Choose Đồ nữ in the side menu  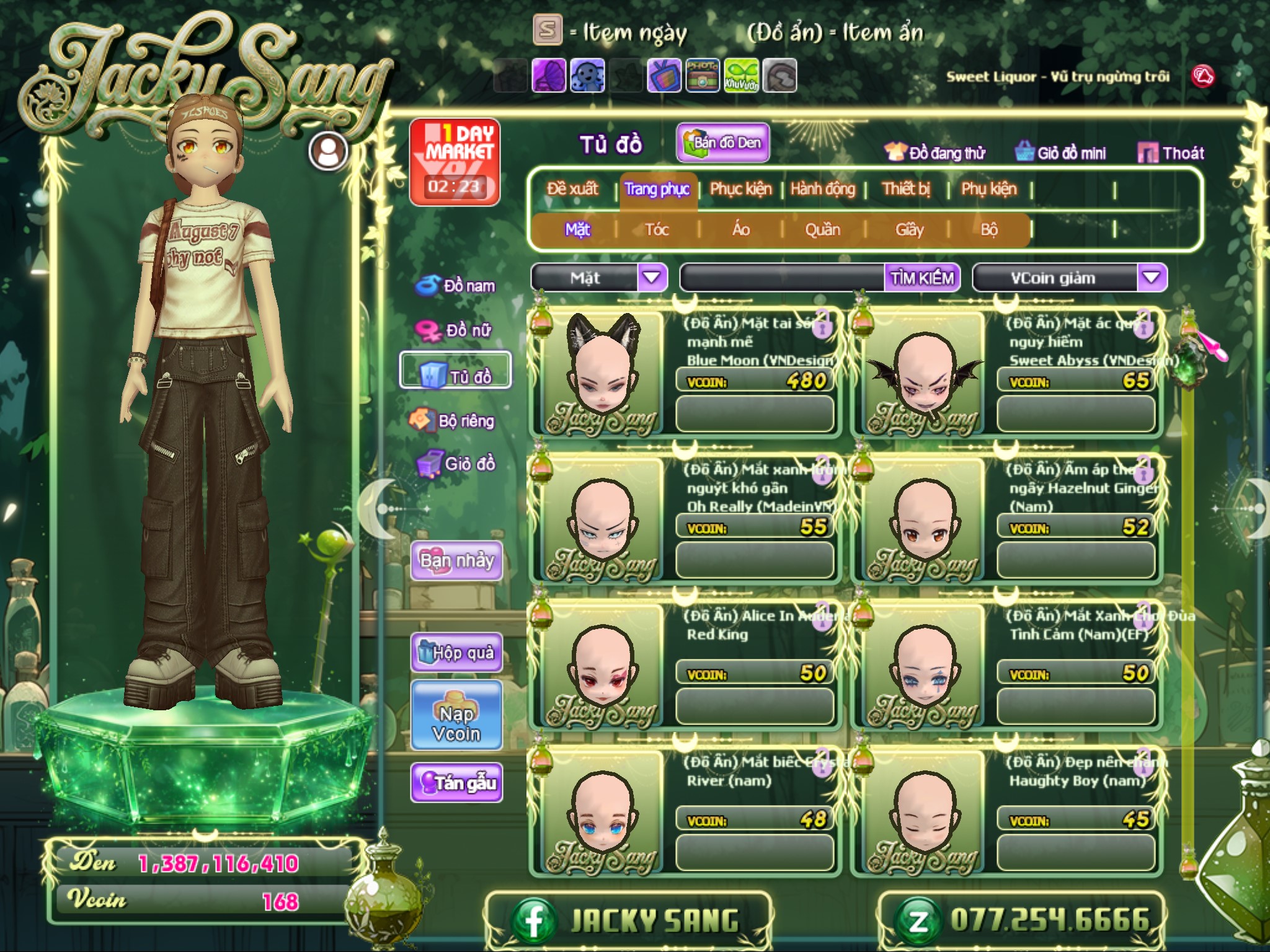tap(456, 330)
